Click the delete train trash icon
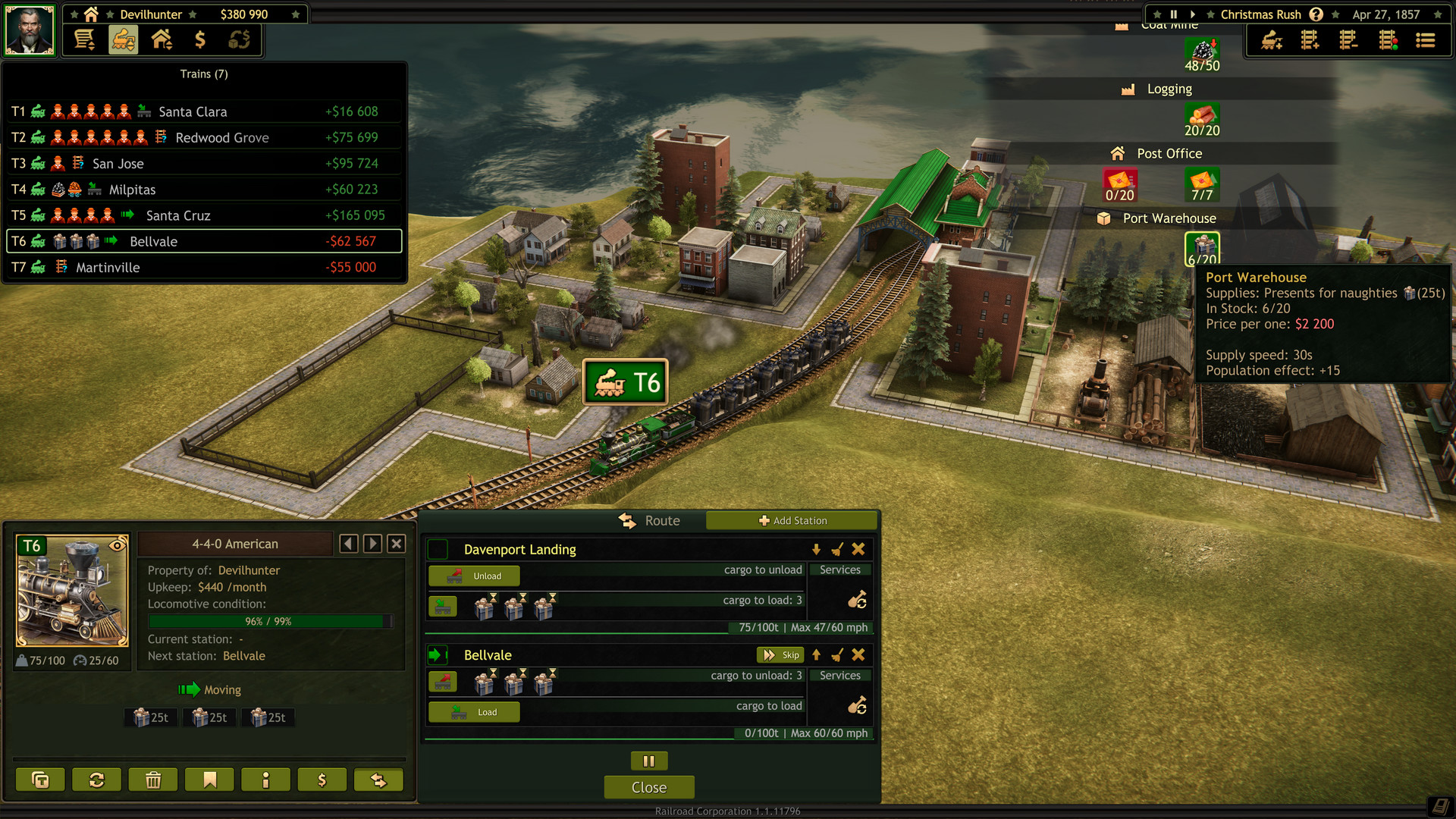The height and width of the screenshot is (819, 1456). tap(152, 779)
